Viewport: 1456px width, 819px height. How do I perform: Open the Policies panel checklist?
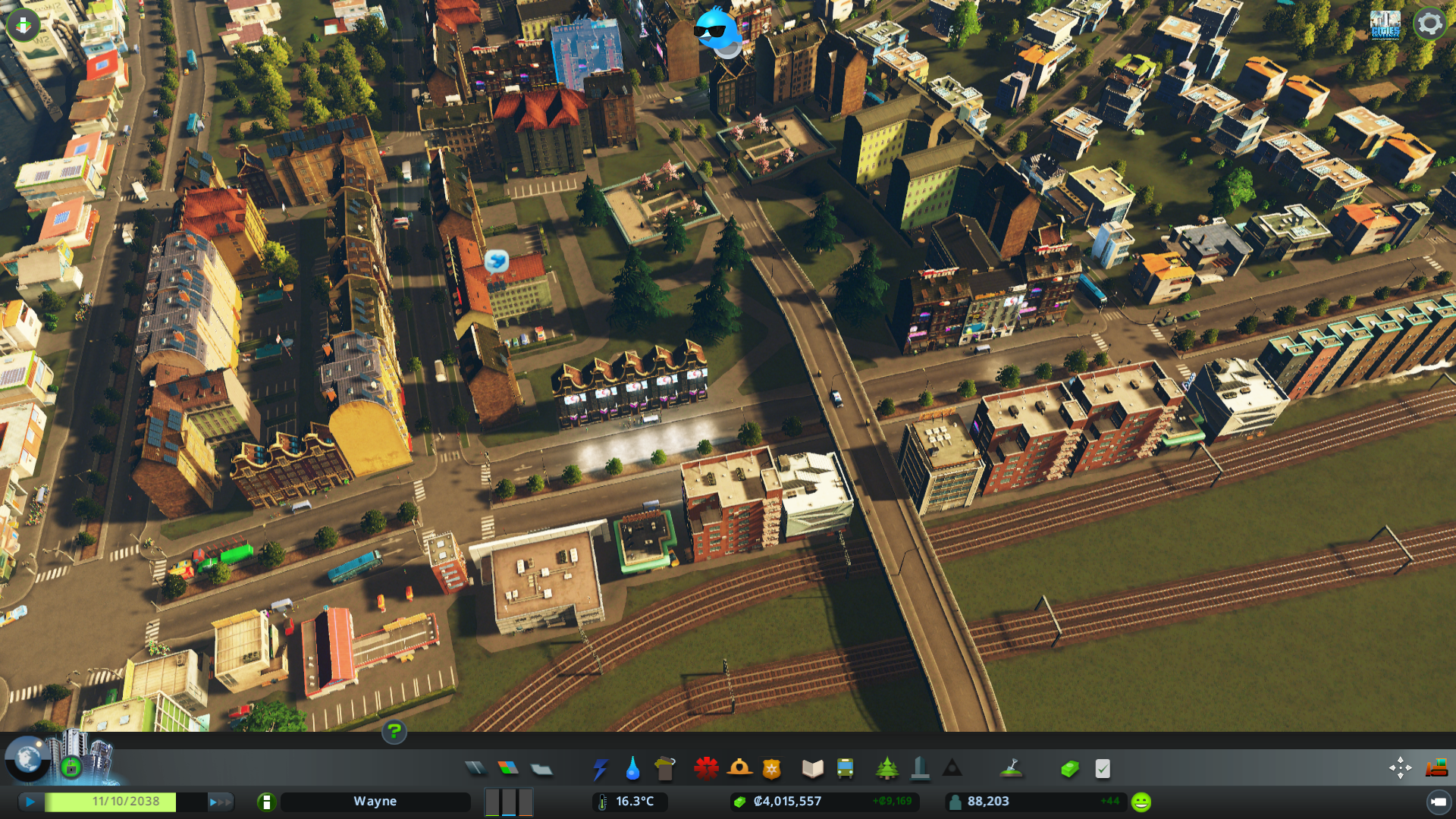pos(1101,768)
